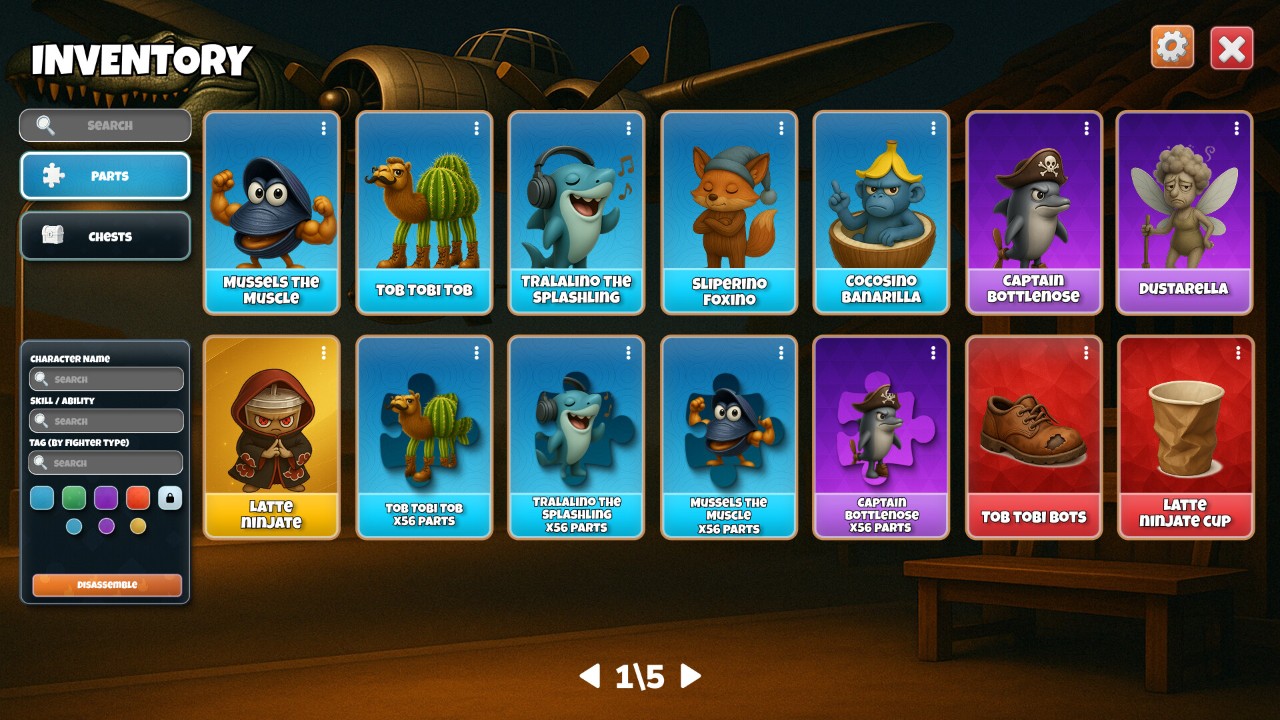Toggle the padlock filter button
1280x720 pixels.
[170, 498]
